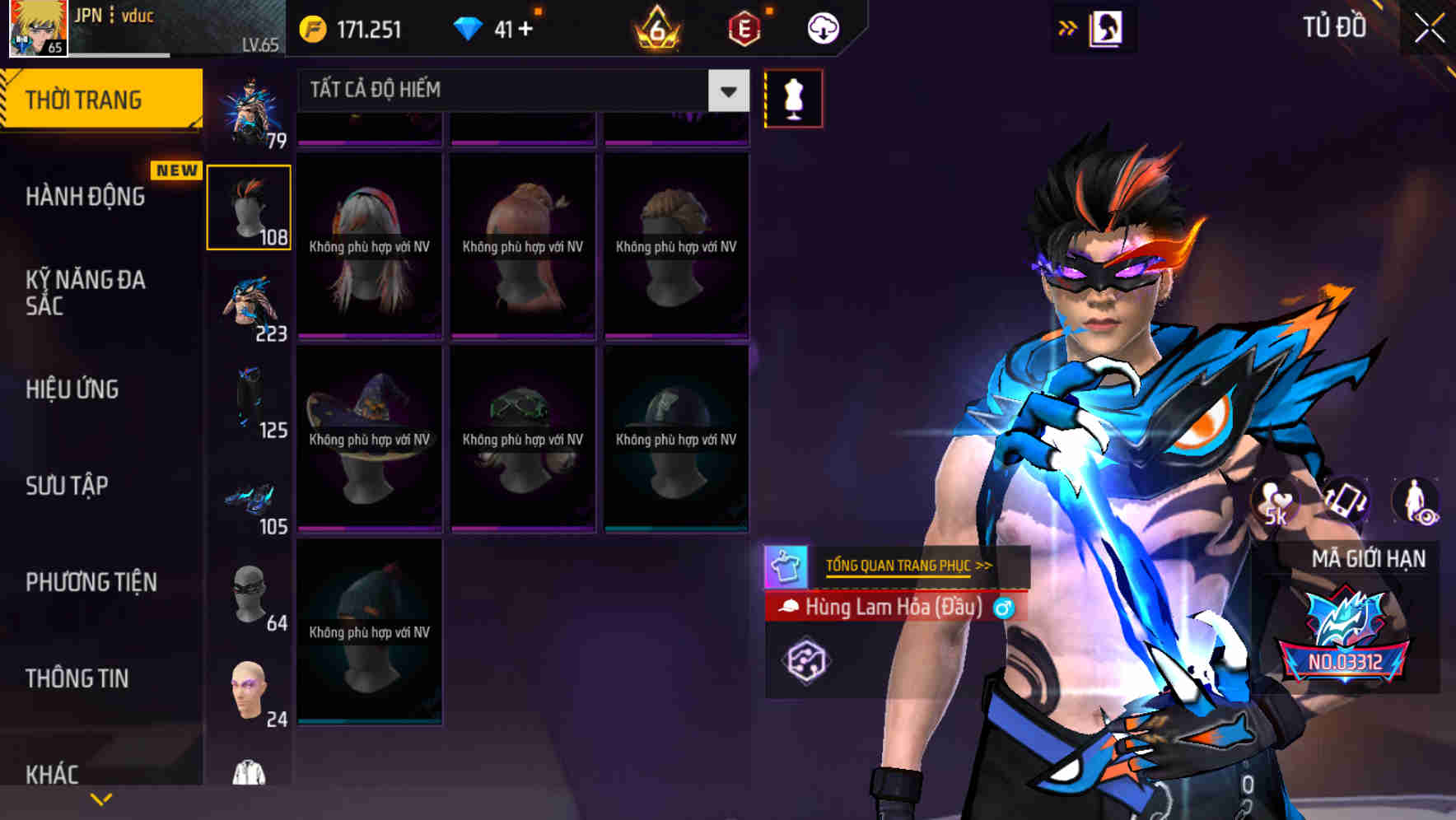Click the cloud download icon
The image size is (1456, 820).
click(823, 29)
